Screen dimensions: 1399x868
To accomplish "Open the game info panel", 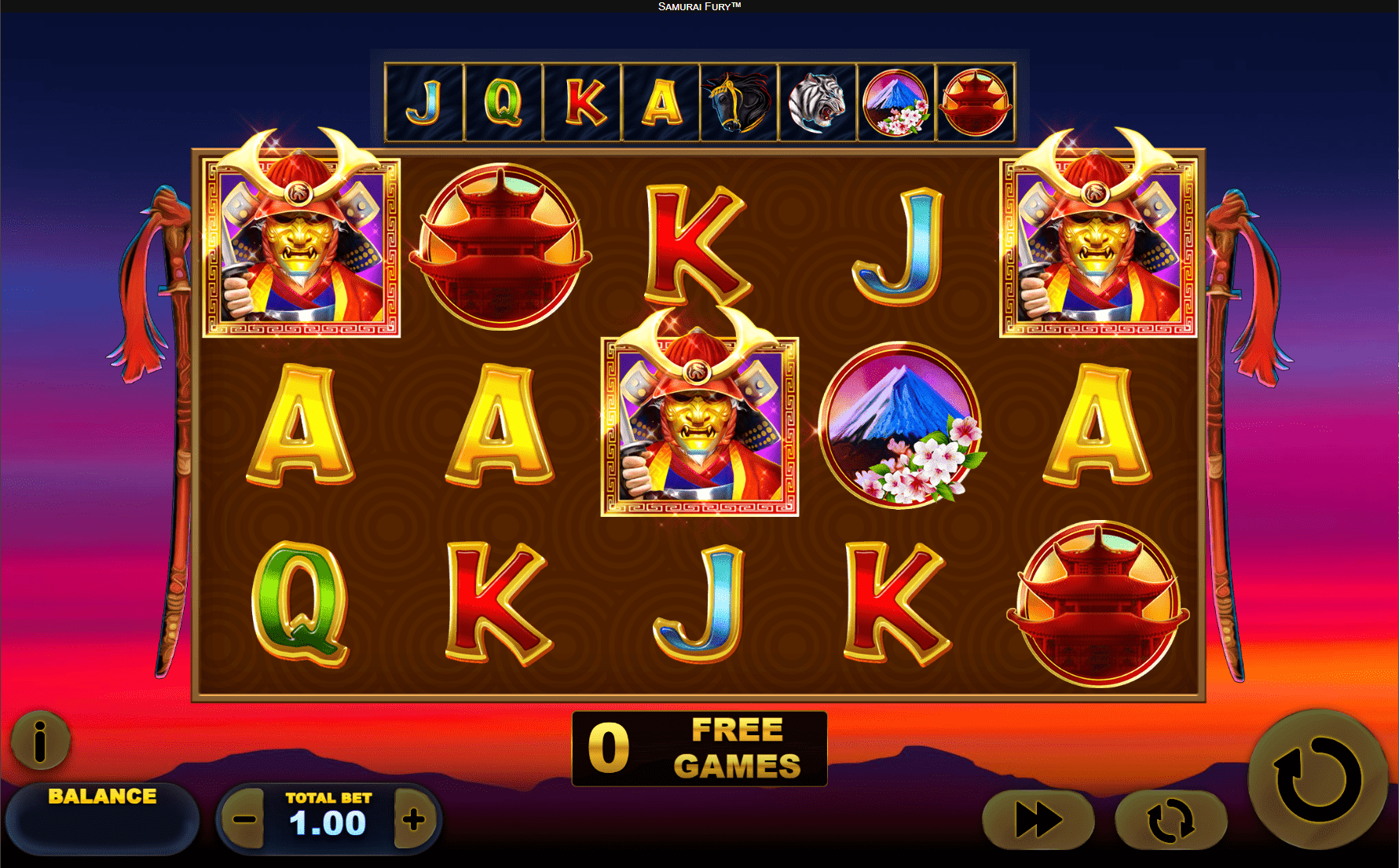I will pos(40,740).
